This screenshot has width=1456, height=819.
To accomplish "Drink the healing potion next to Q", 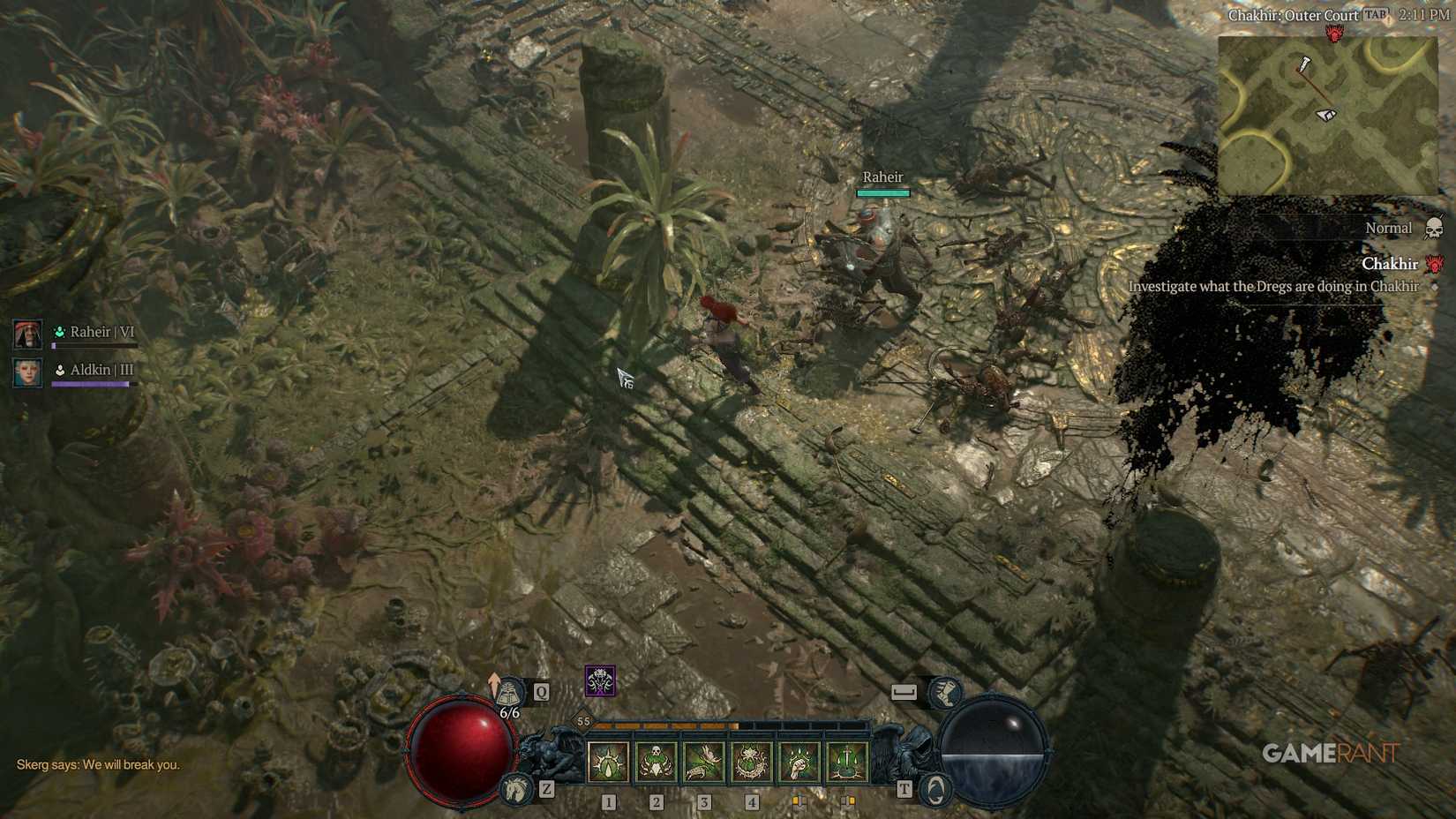I will [510, 691].
